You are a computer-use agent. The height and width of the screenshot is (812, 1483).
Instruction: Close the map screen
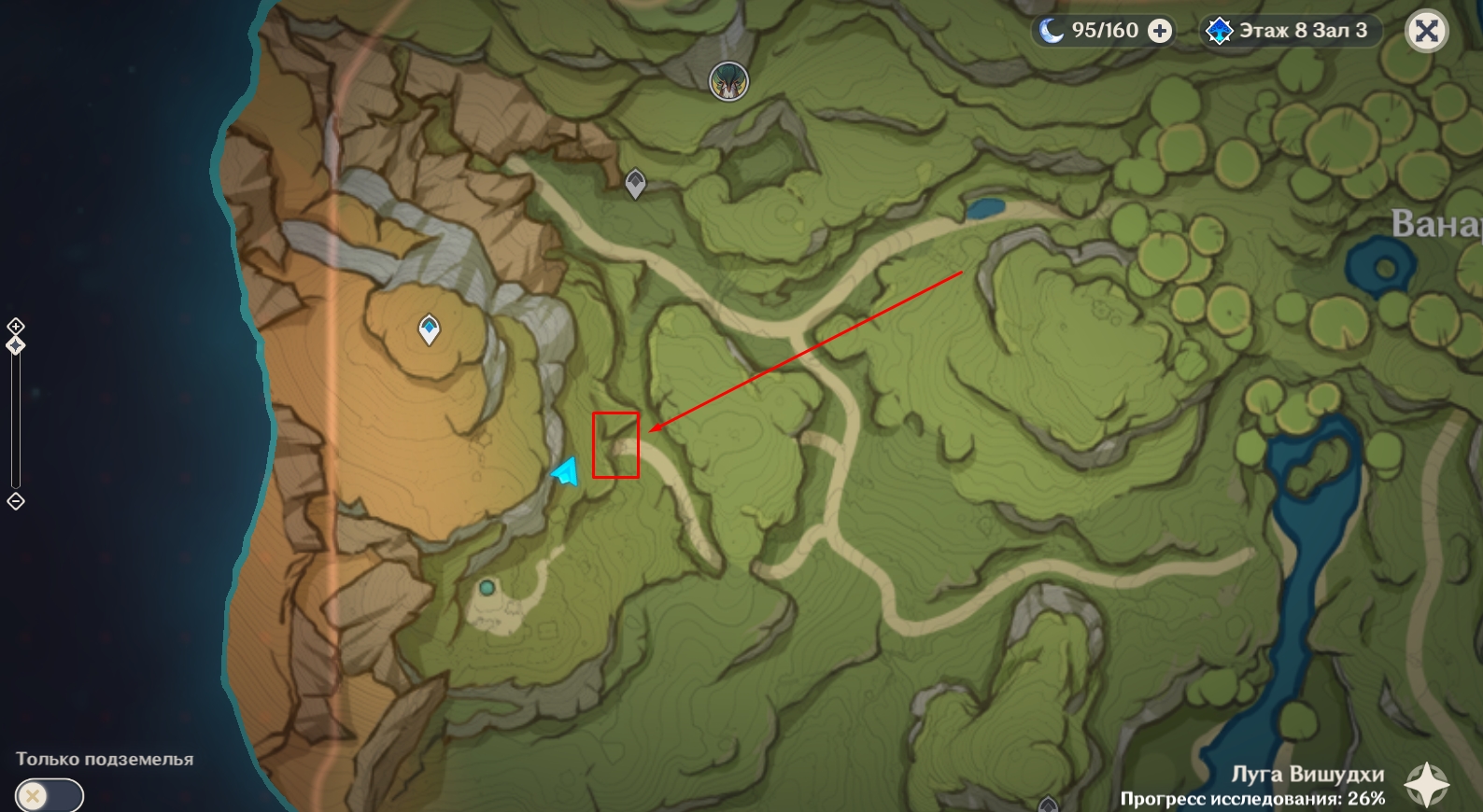1426,32
